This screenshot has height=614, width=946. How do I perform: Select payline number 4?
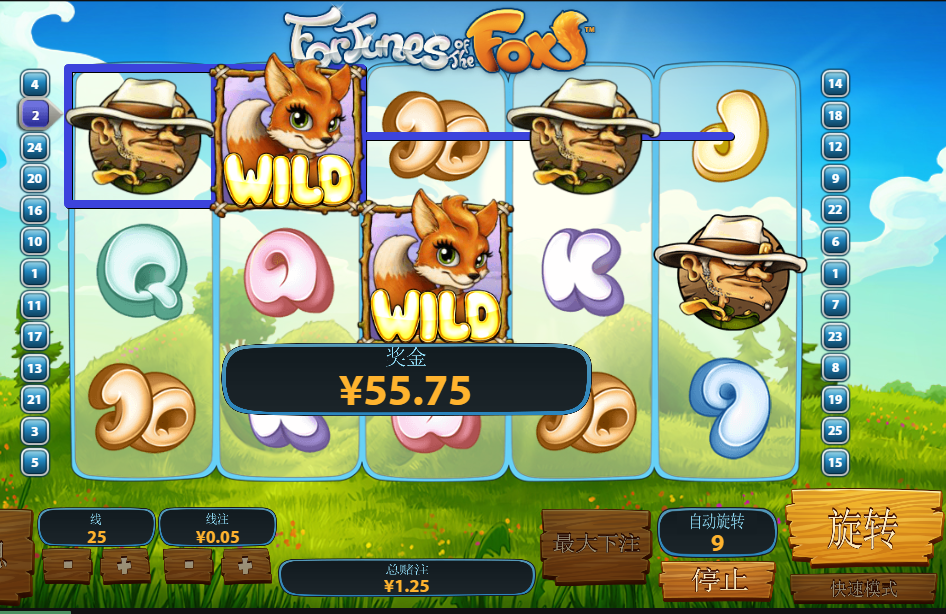[x=35, y=84]
